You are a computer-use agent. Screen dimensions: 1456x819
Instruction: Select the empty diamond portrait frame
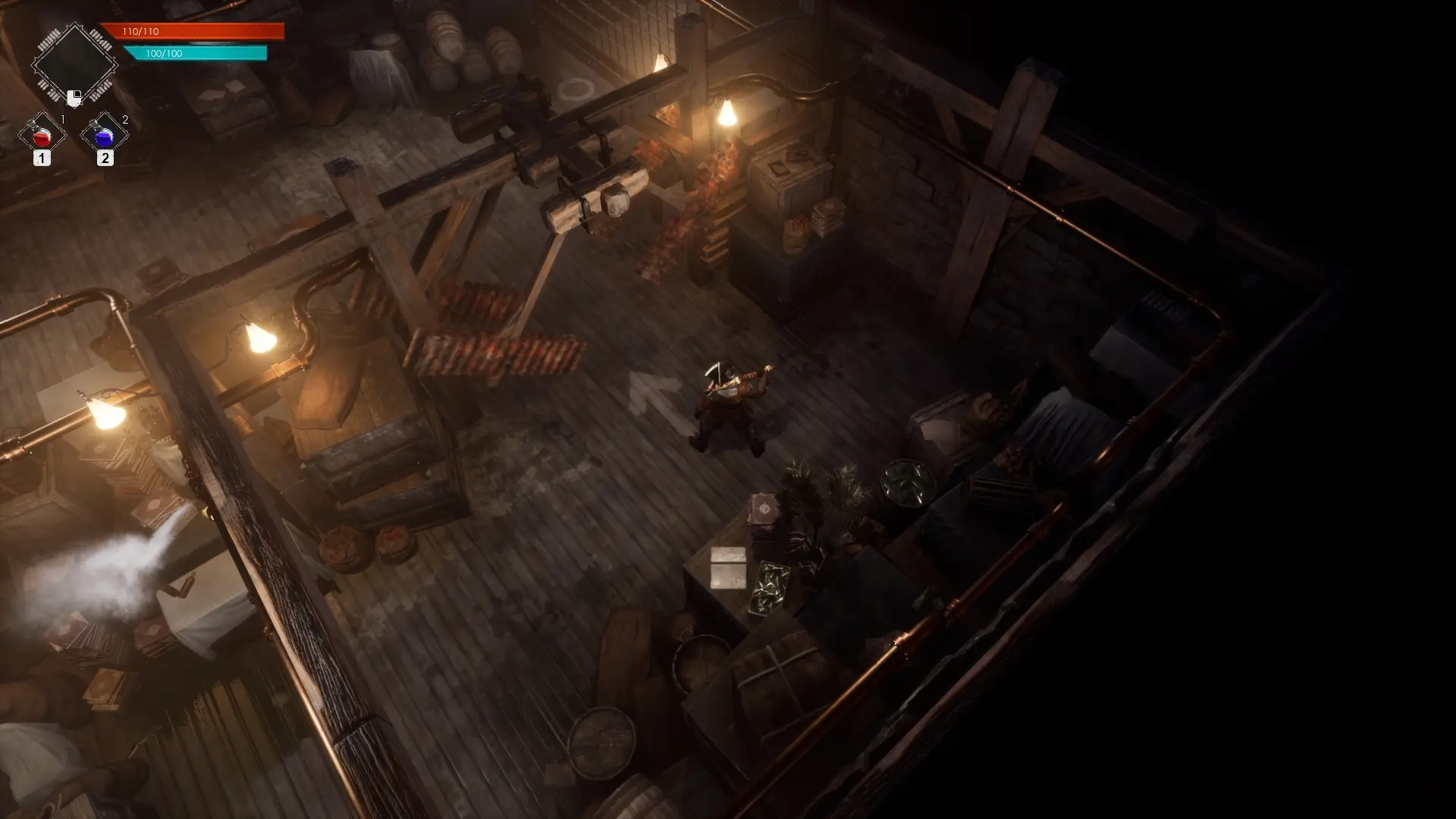click(74, 64)
